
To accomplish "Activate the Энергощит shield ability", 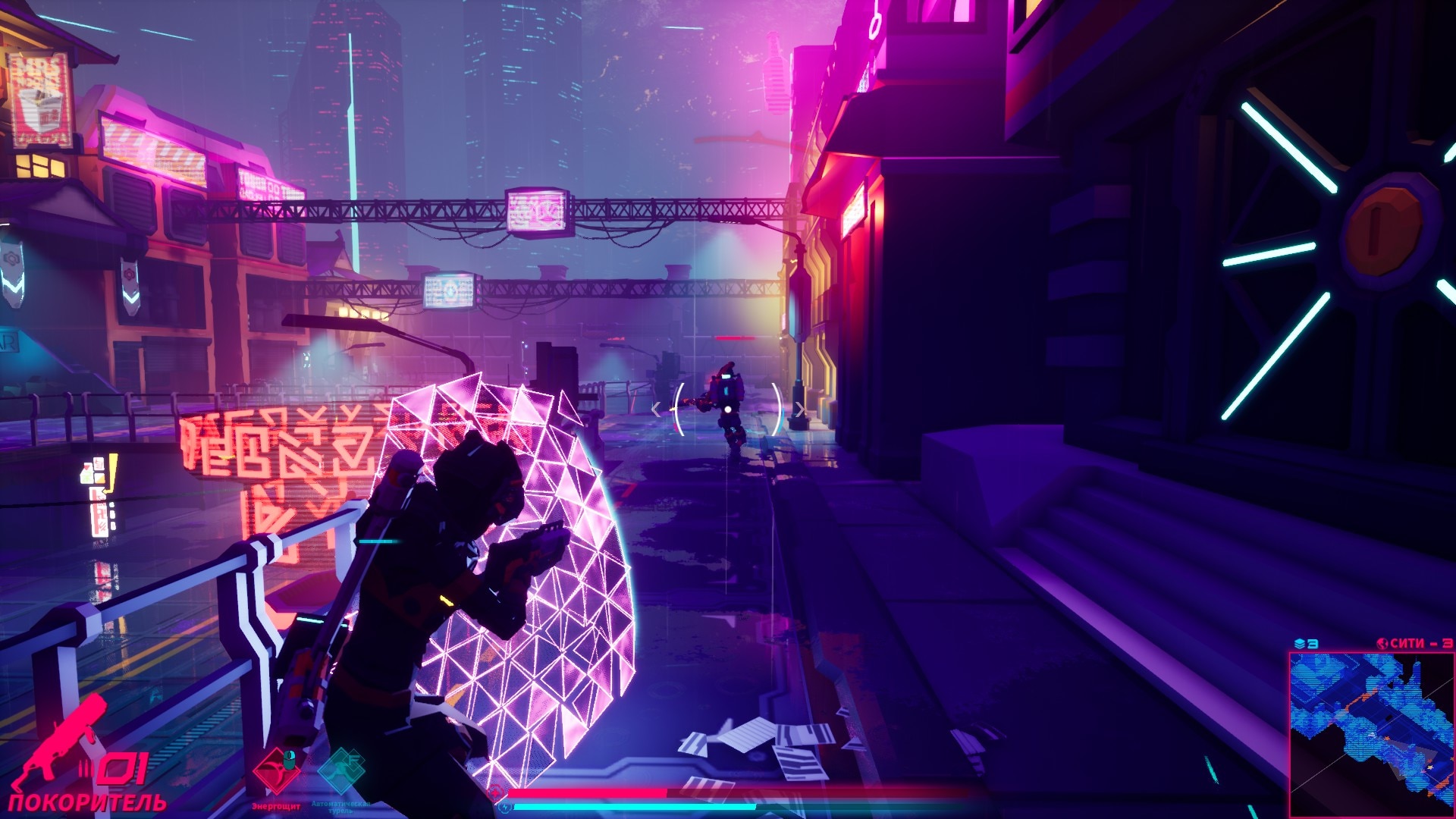I will [275, 772].
